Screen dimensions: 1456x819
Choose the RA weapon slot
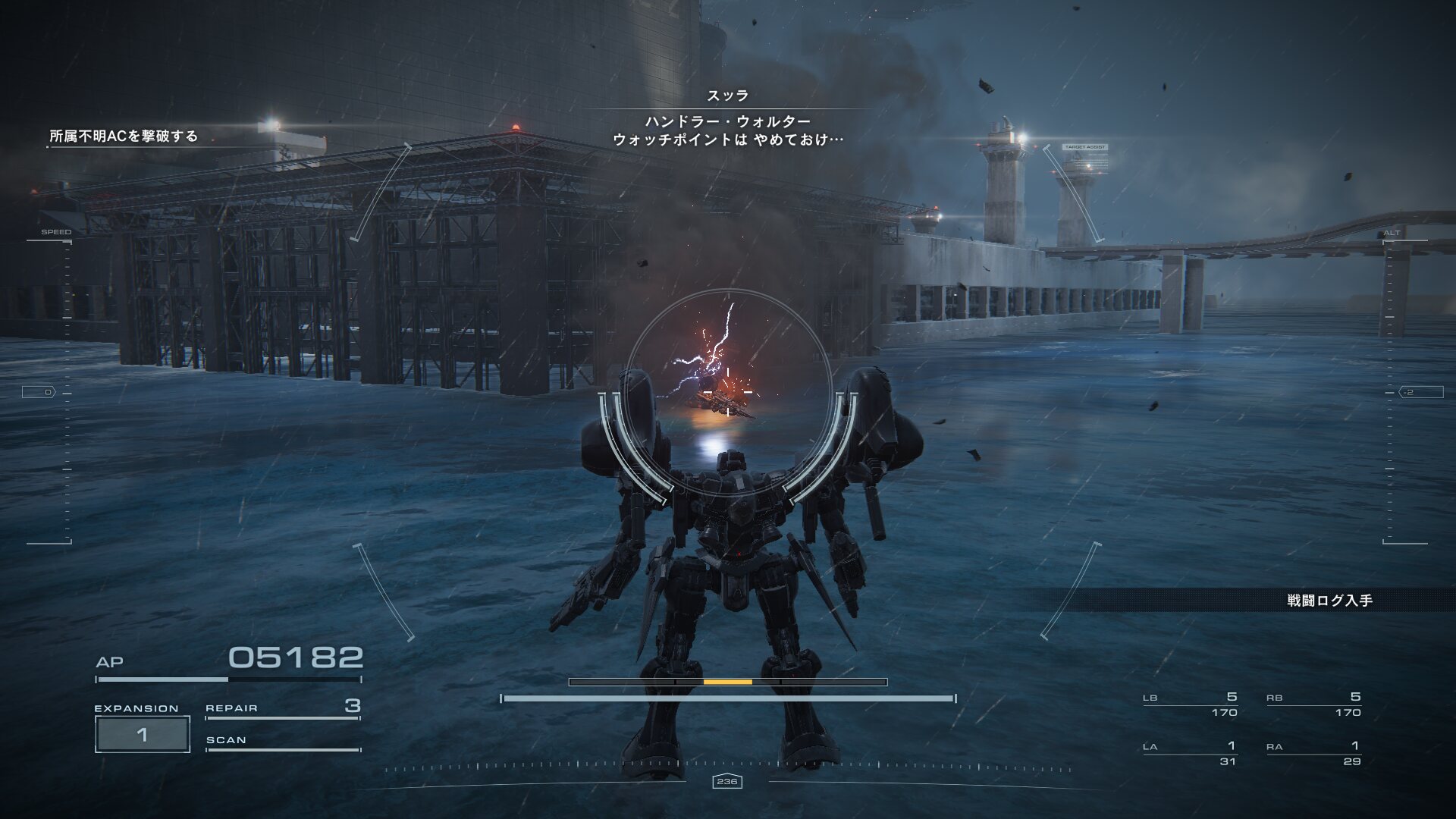coord(1313,754)
